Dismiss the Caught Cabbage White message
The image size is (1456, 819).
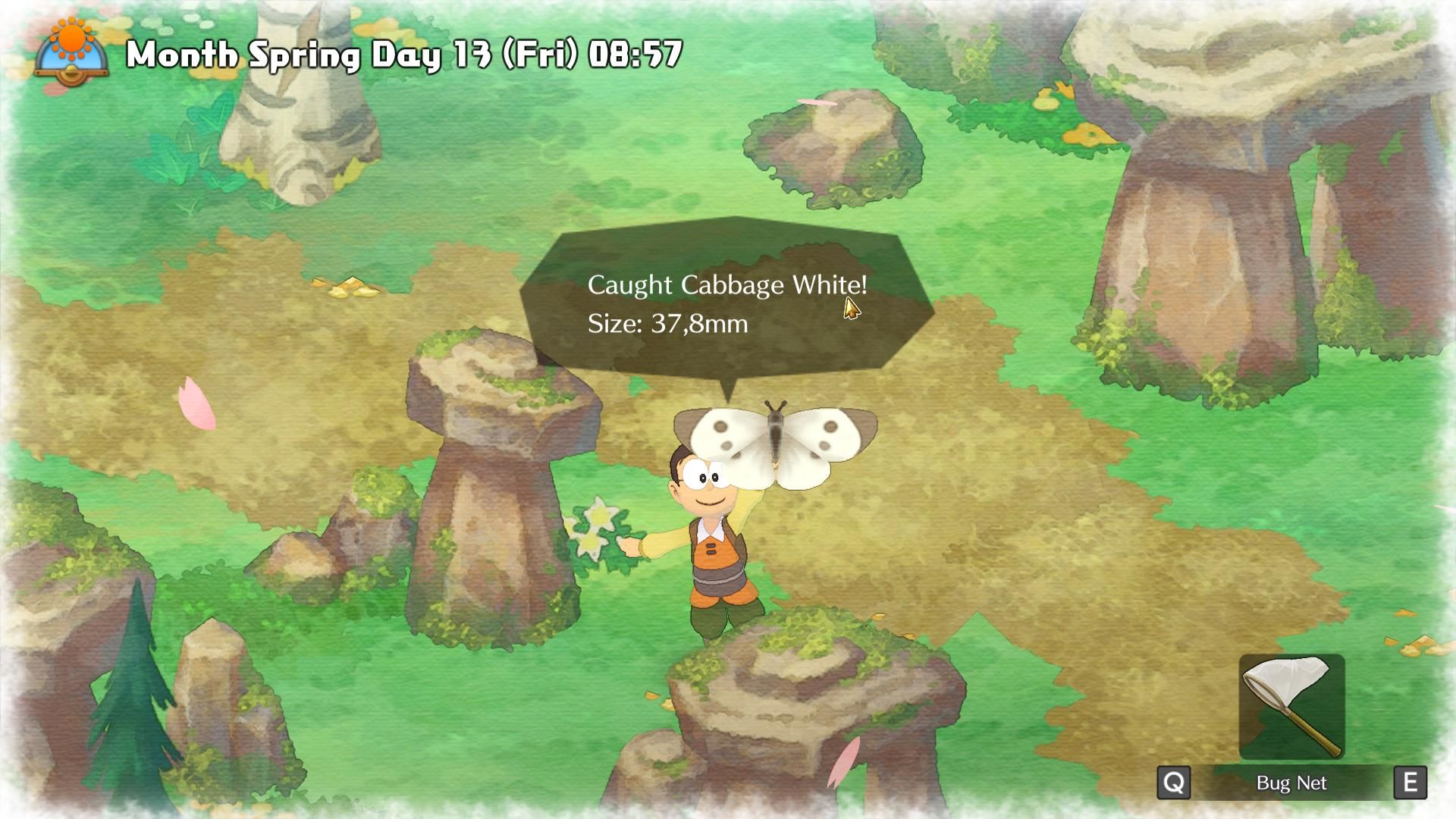point(726,304)
